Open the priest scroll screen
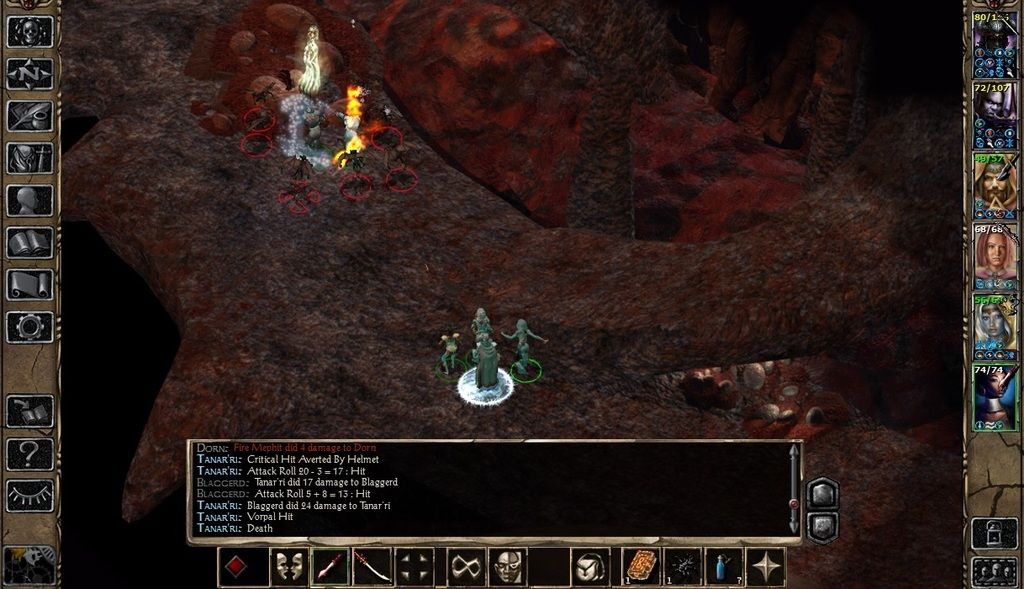Image resolution: width=1024 pixels, height=589 pixels. point(30,284)
